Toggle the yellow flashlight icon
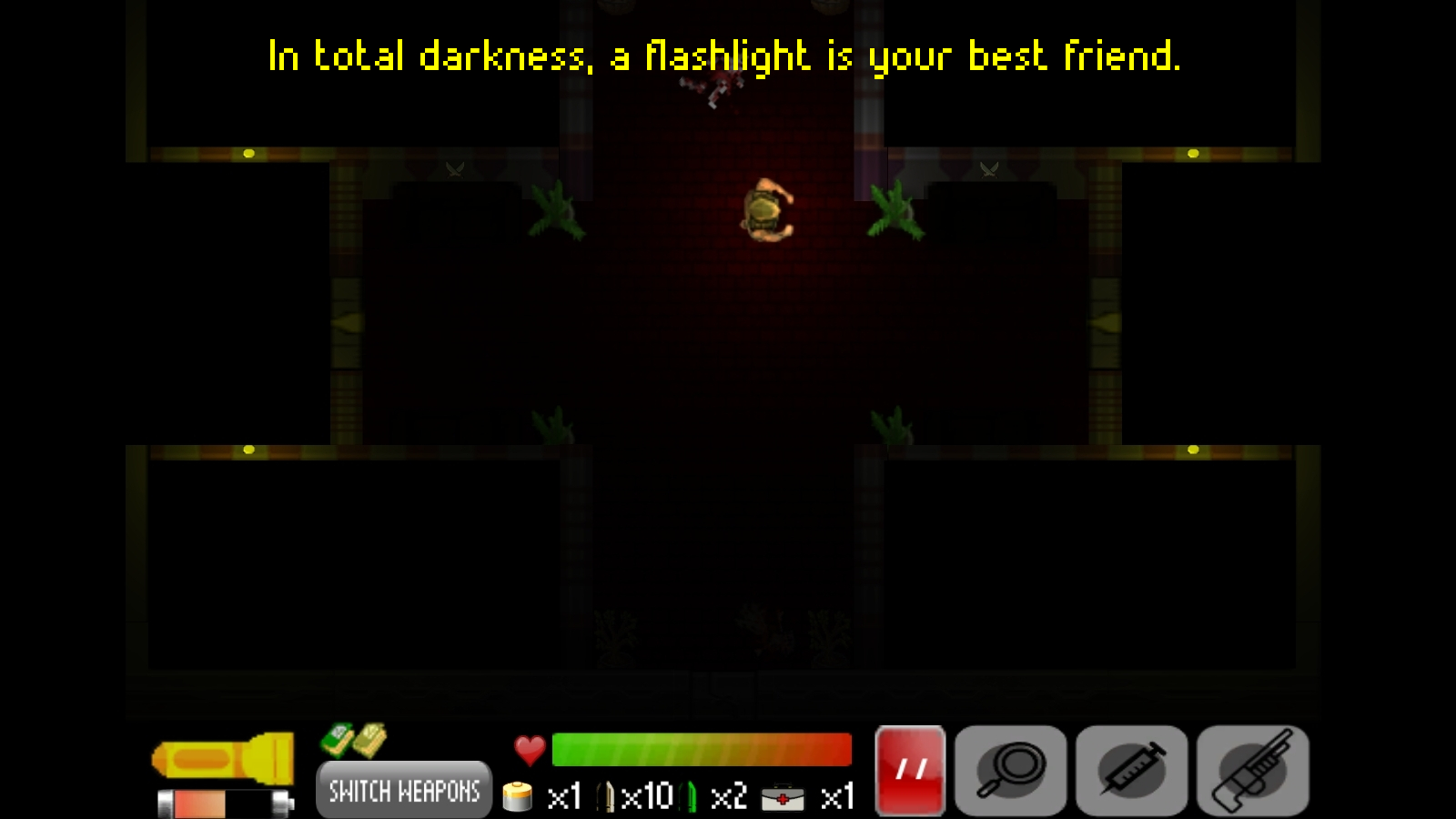Image resolution: width=1456 pixels, height=819 pixels. pyautogui.click(x=224, y=758)
